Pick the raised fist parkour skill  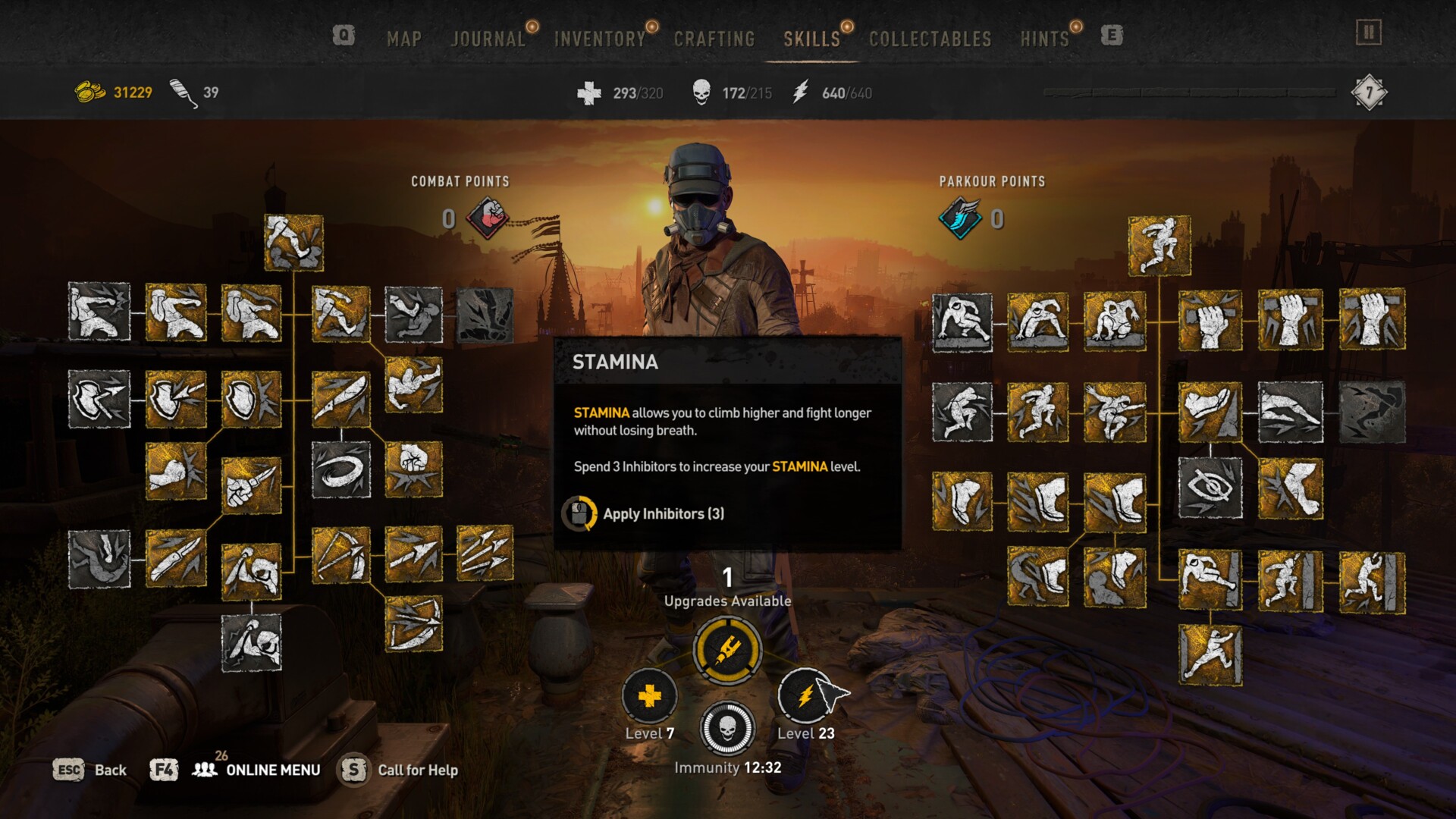tap(1210, 320)
